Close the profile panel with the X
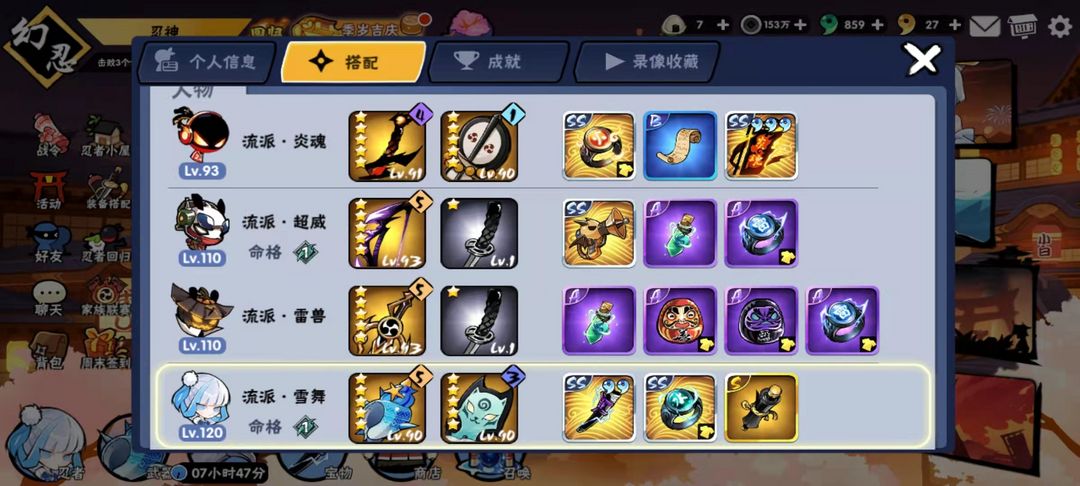Viewport: 1080px width, 486px height. tap(921, 60)
